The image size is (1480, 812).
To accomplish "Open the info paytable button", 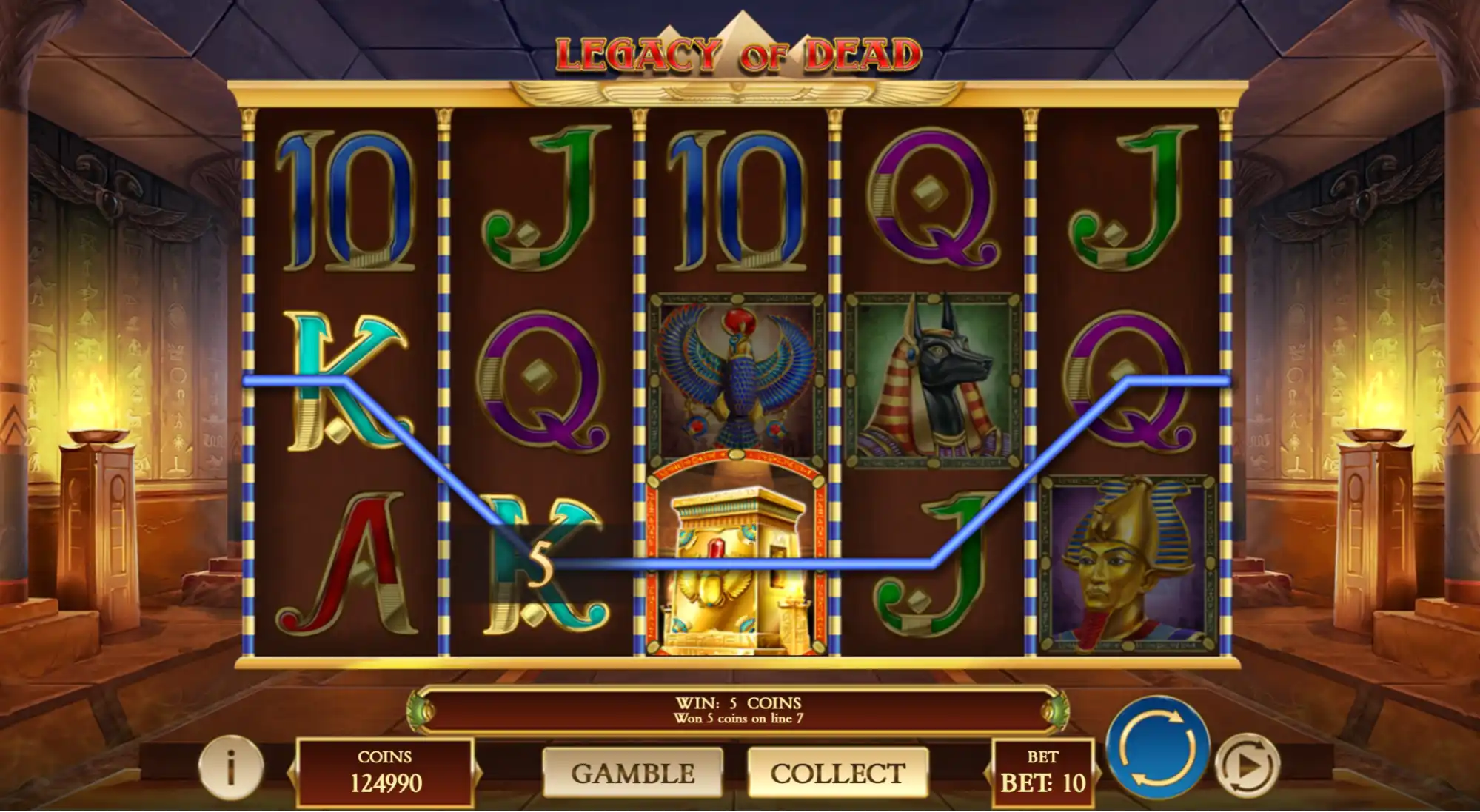I will tap(231, 768).
